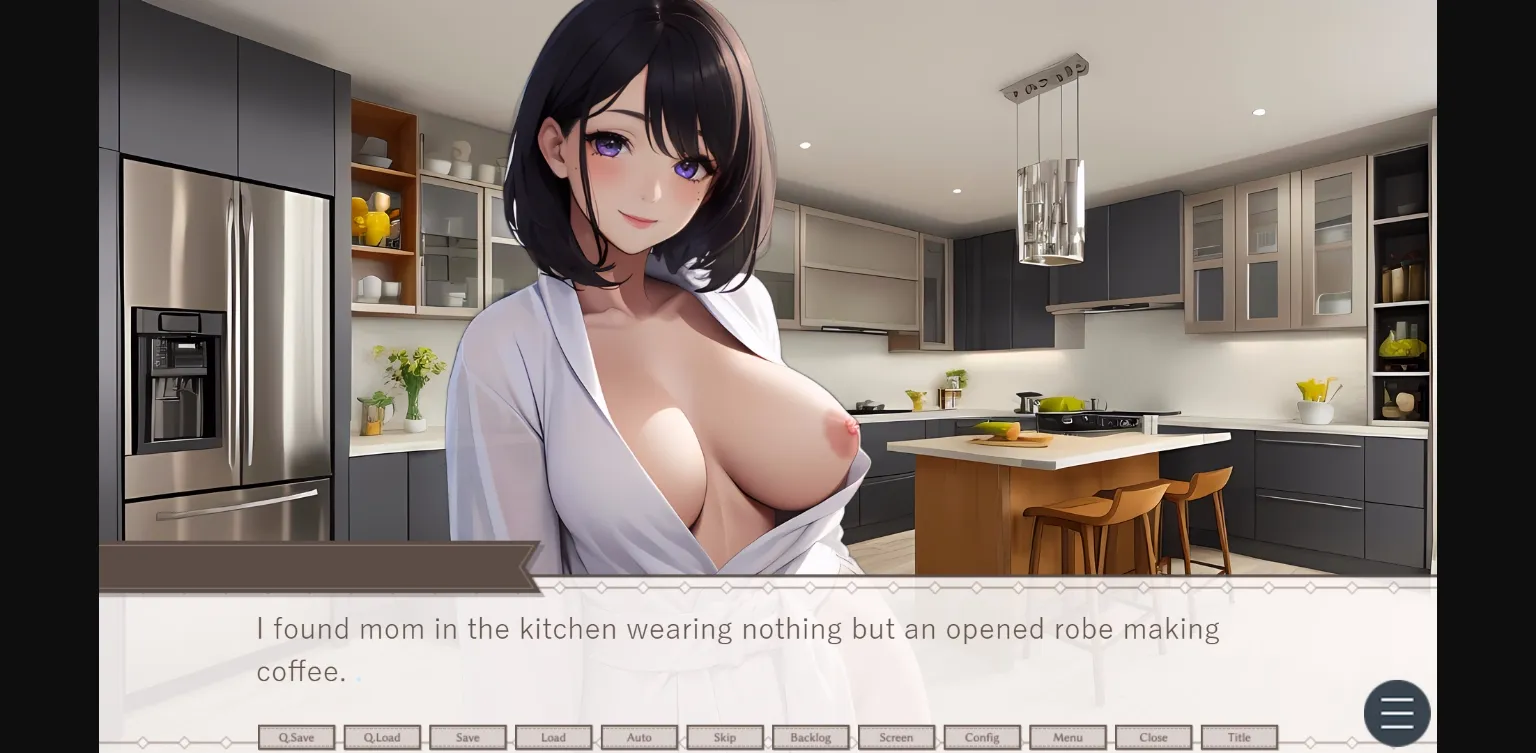Open the game Menu
The image size is (1536, 753).
coord(1067,737)
